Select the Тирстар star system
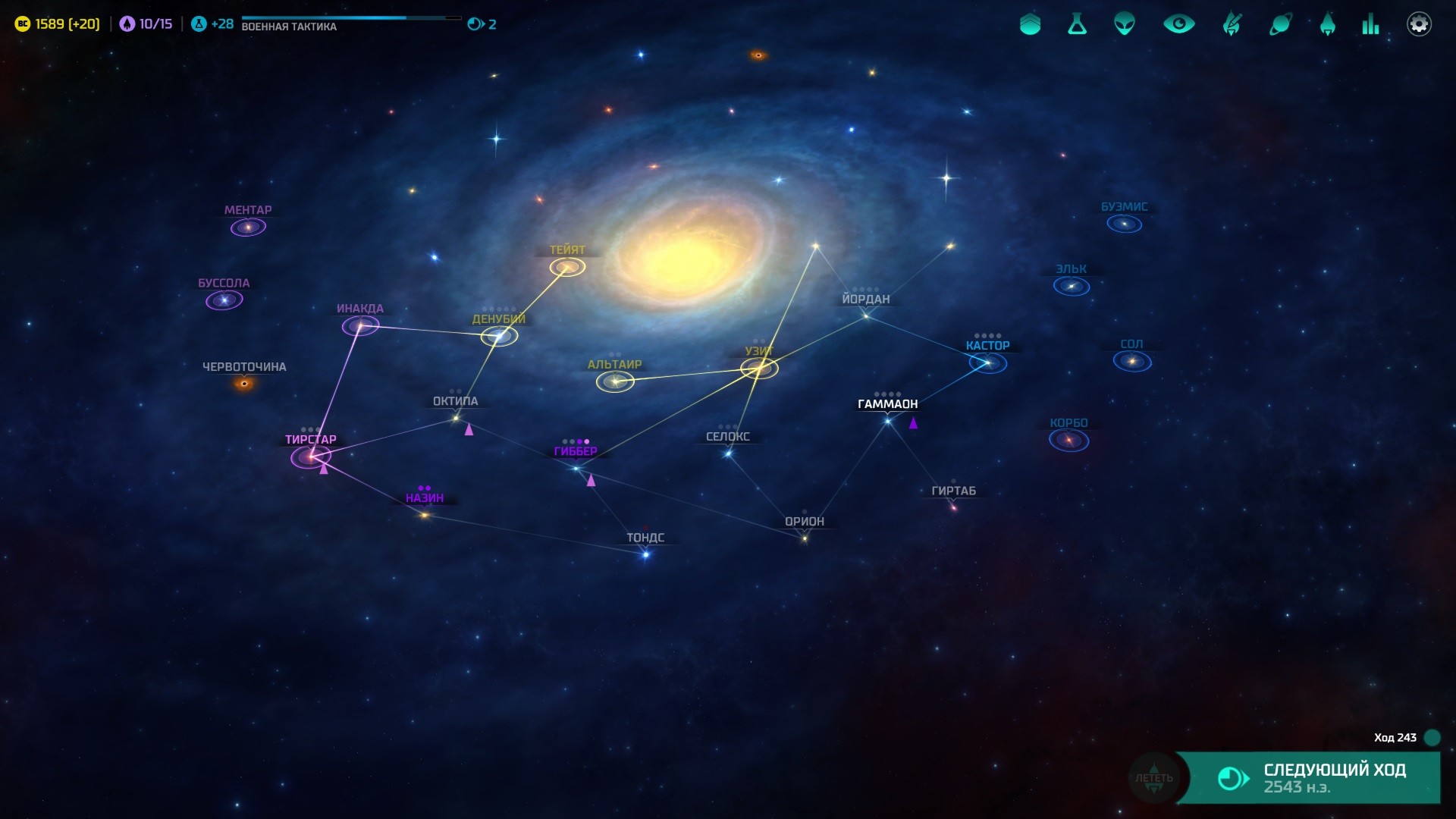Screen dimensions: 1456x819 [311, 457]
